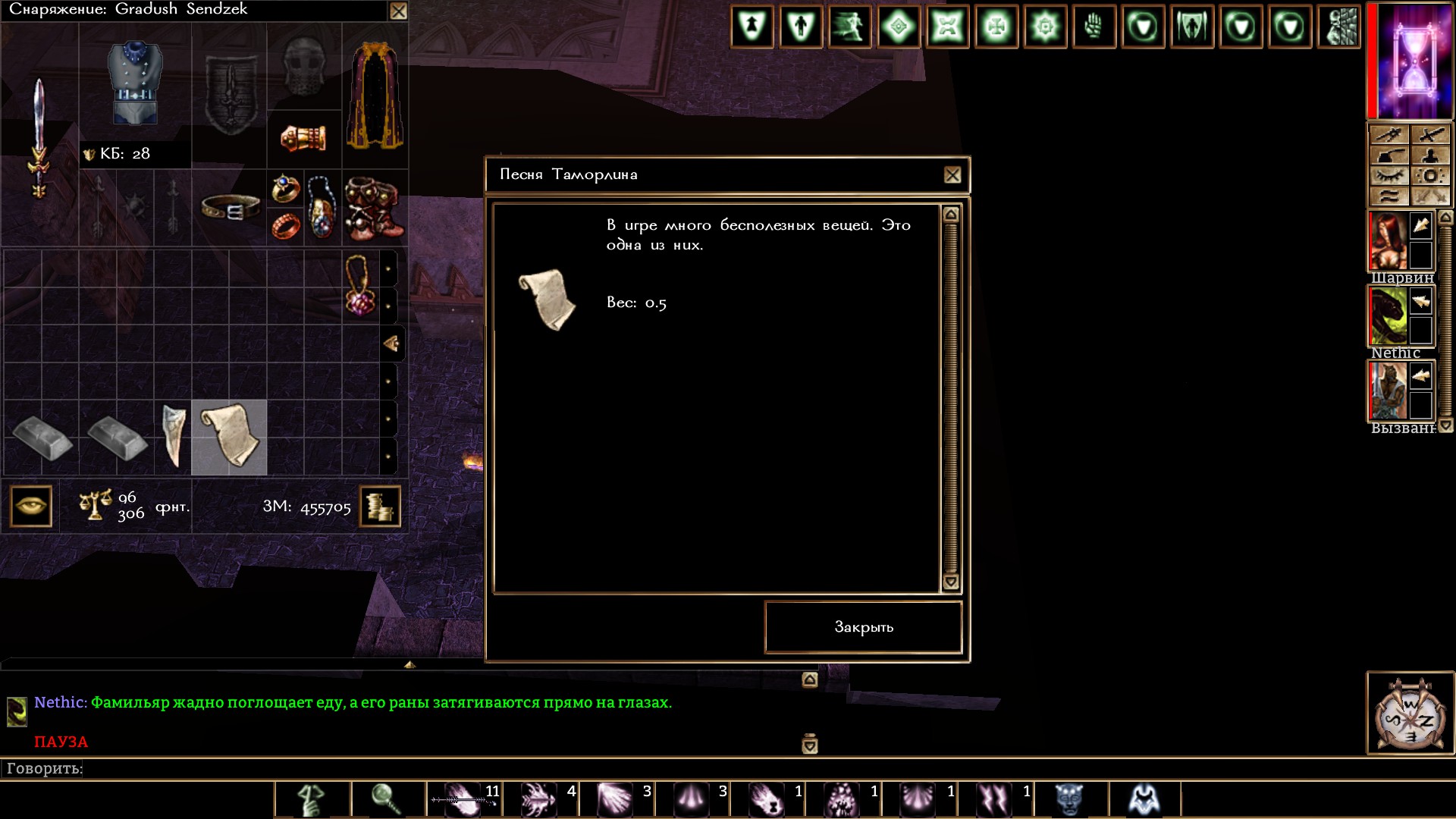Click the eye examine button
Image resolution: width=1456 pixels, height=819 pixels.
tap(31, 506)
